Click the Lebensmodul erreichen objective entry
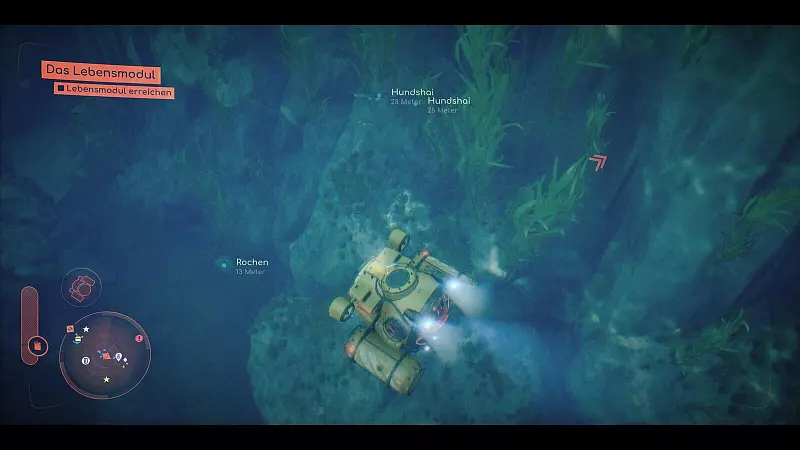 tap(115, 90)
